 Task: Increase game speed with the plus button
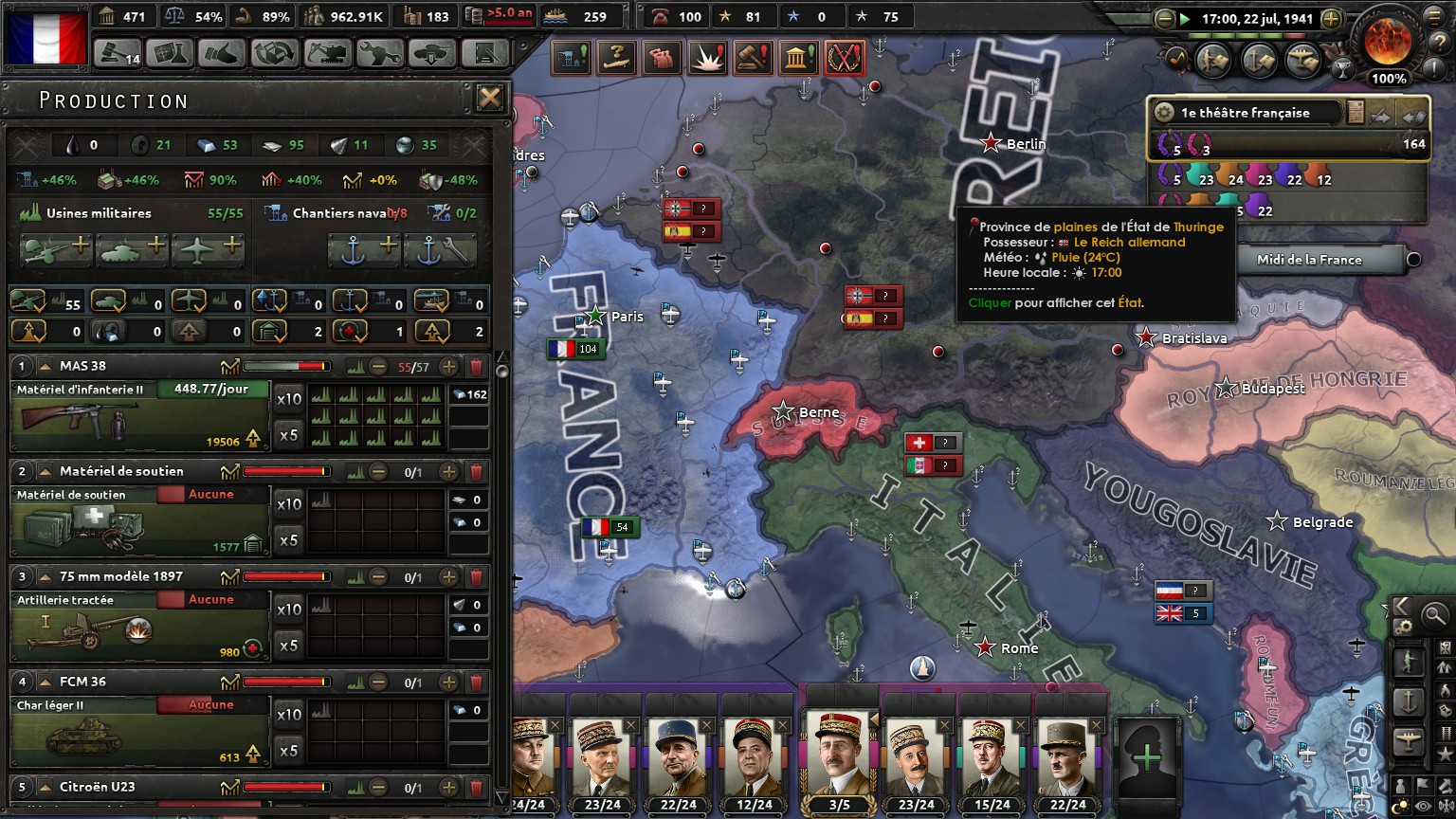pyautogui.click(x=1331, y=18)
